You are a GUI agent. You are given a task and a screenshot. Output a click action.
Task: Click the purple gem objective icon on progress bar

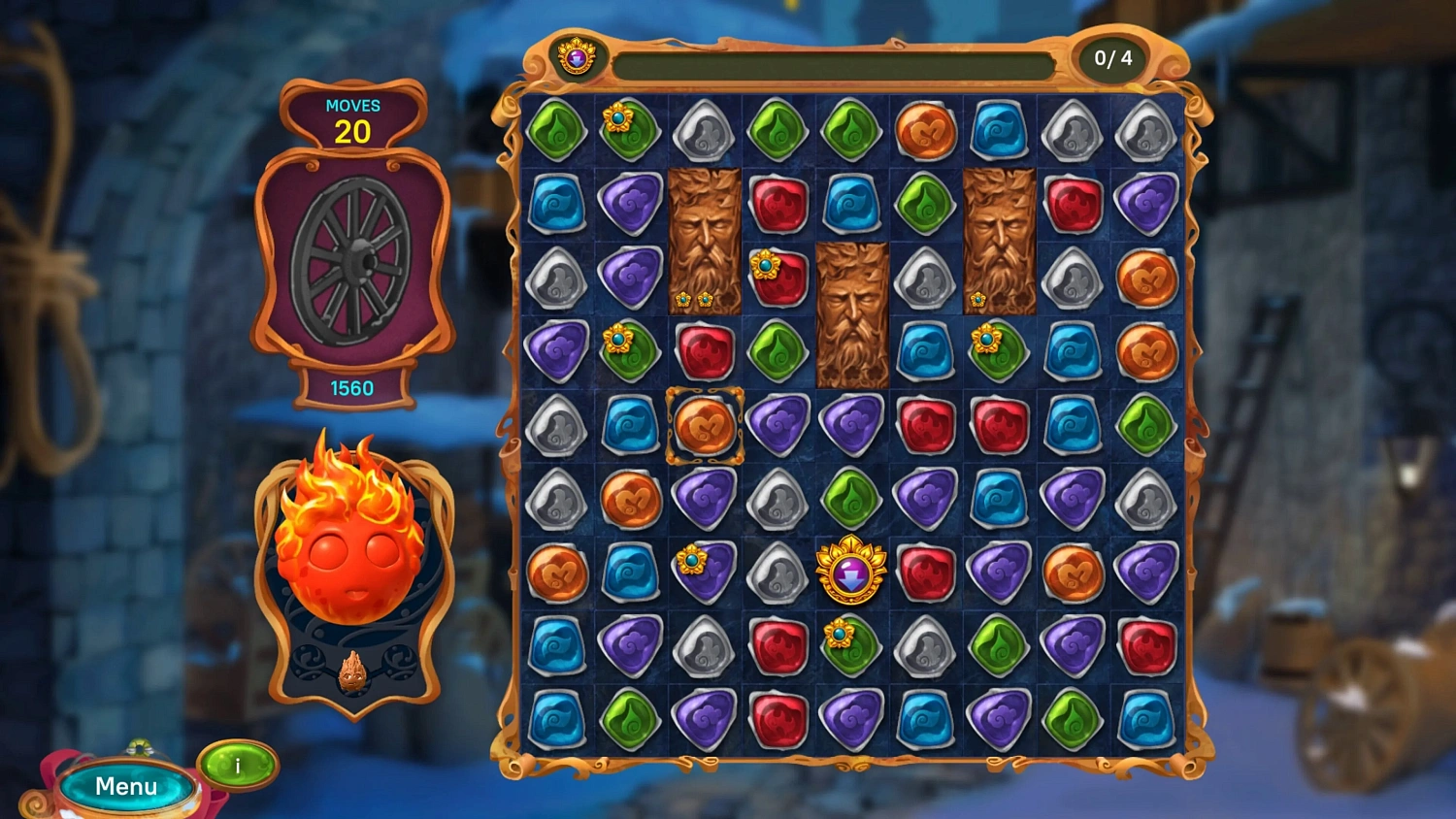point(575,57)
